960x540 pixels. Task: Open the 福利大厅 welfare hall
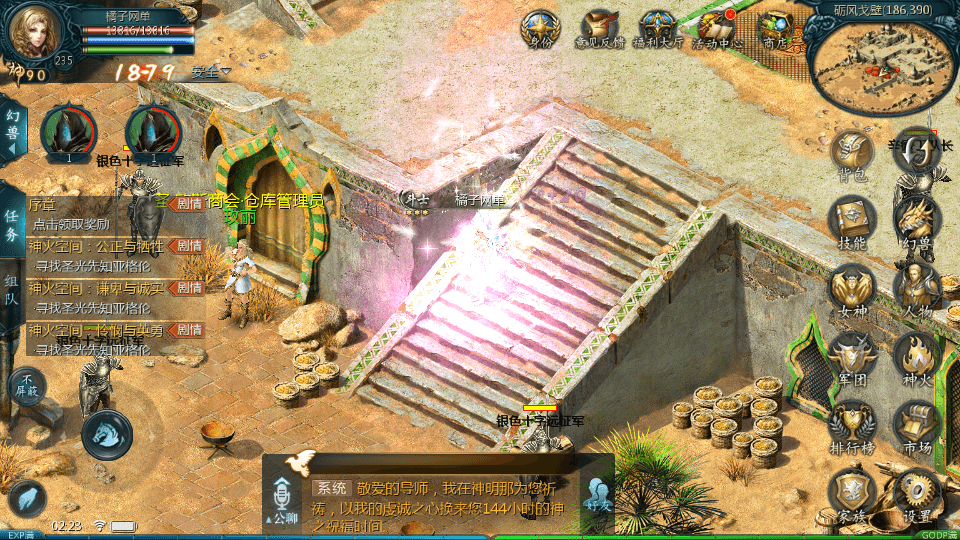[657, 28]
